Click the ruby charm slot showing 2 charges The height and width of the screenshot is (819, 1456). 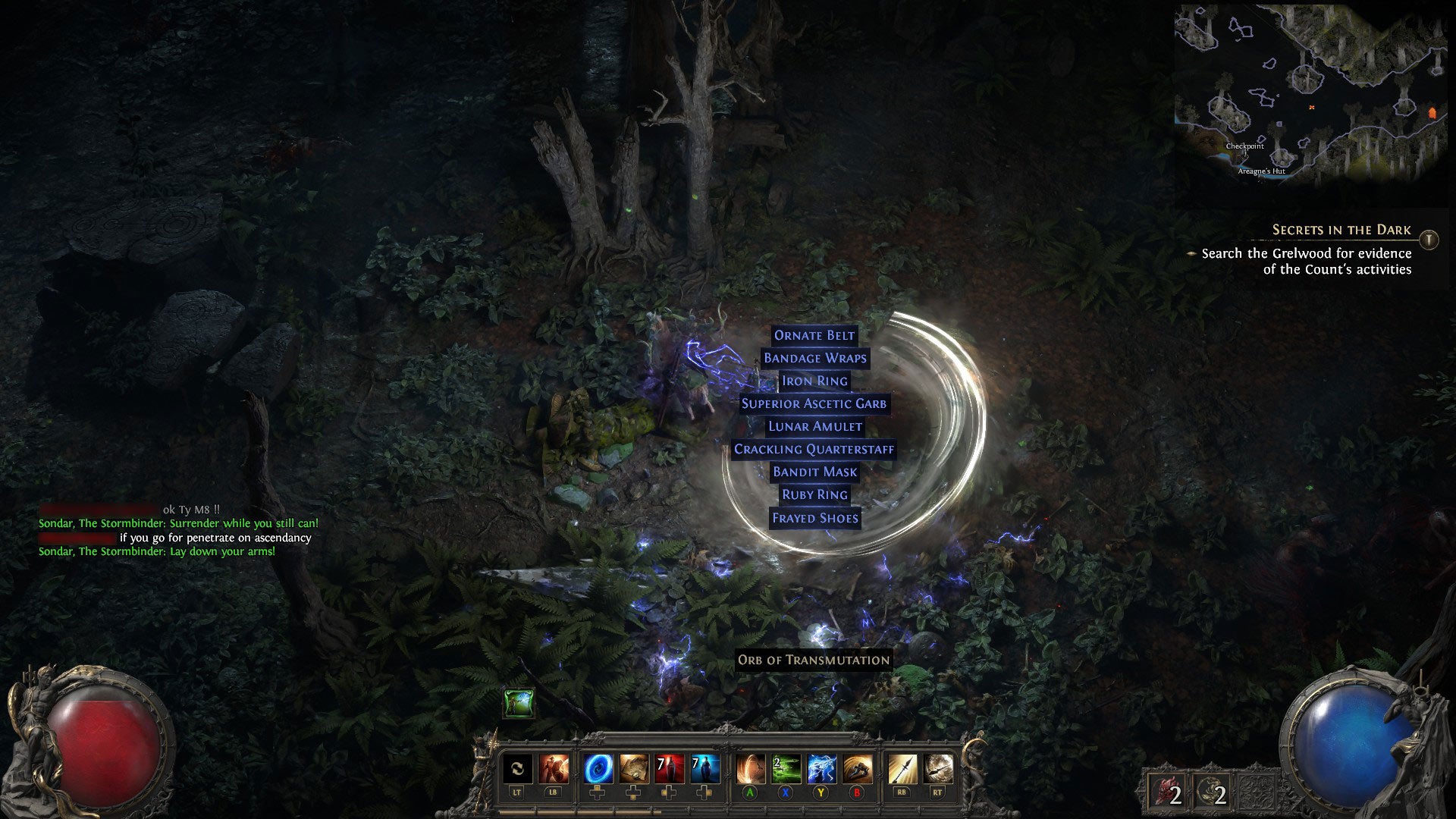click(1165, 789)
